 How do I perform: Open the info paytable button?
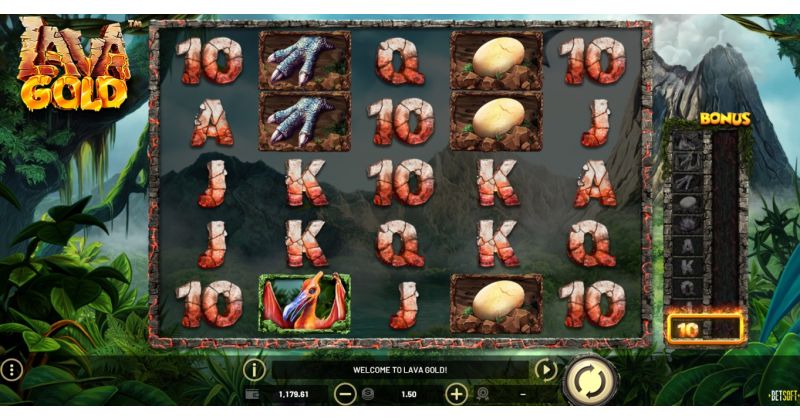[x=255, y=370]
